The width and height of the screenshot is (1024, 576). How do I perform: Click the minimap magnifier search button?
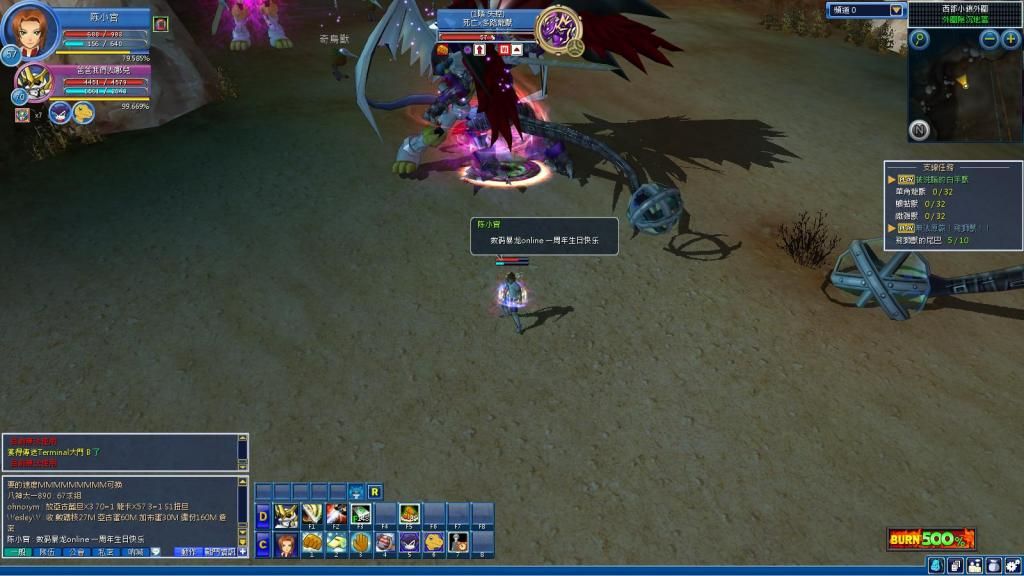tap(919, 39)
